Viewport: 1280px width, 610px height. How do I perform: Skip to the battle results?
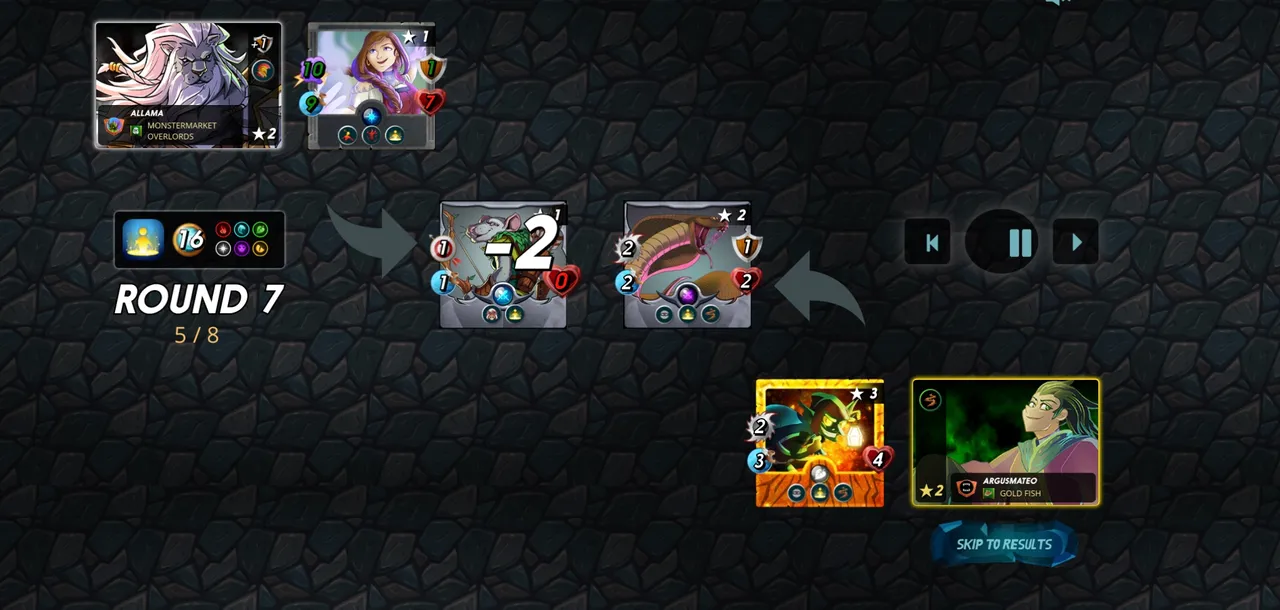(1004, 544)
